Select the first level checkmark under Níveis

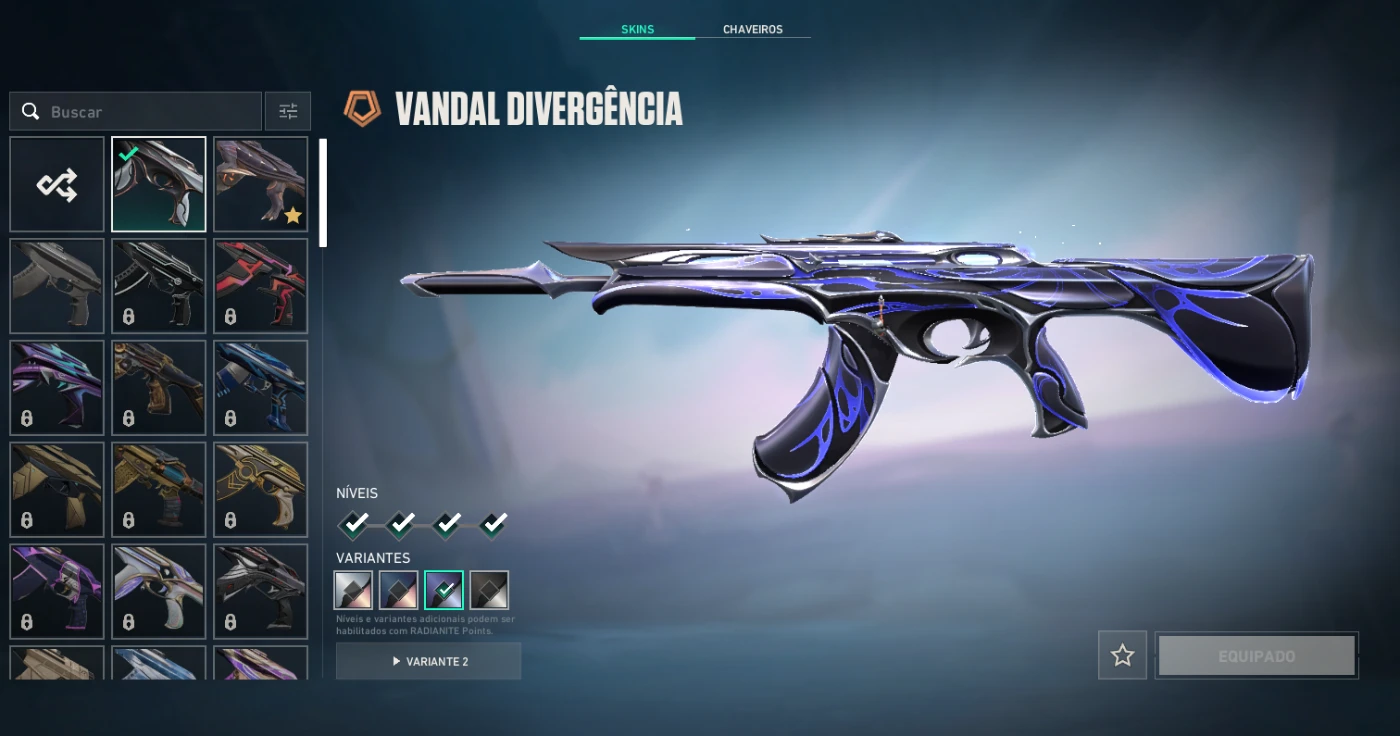(353, 523)
